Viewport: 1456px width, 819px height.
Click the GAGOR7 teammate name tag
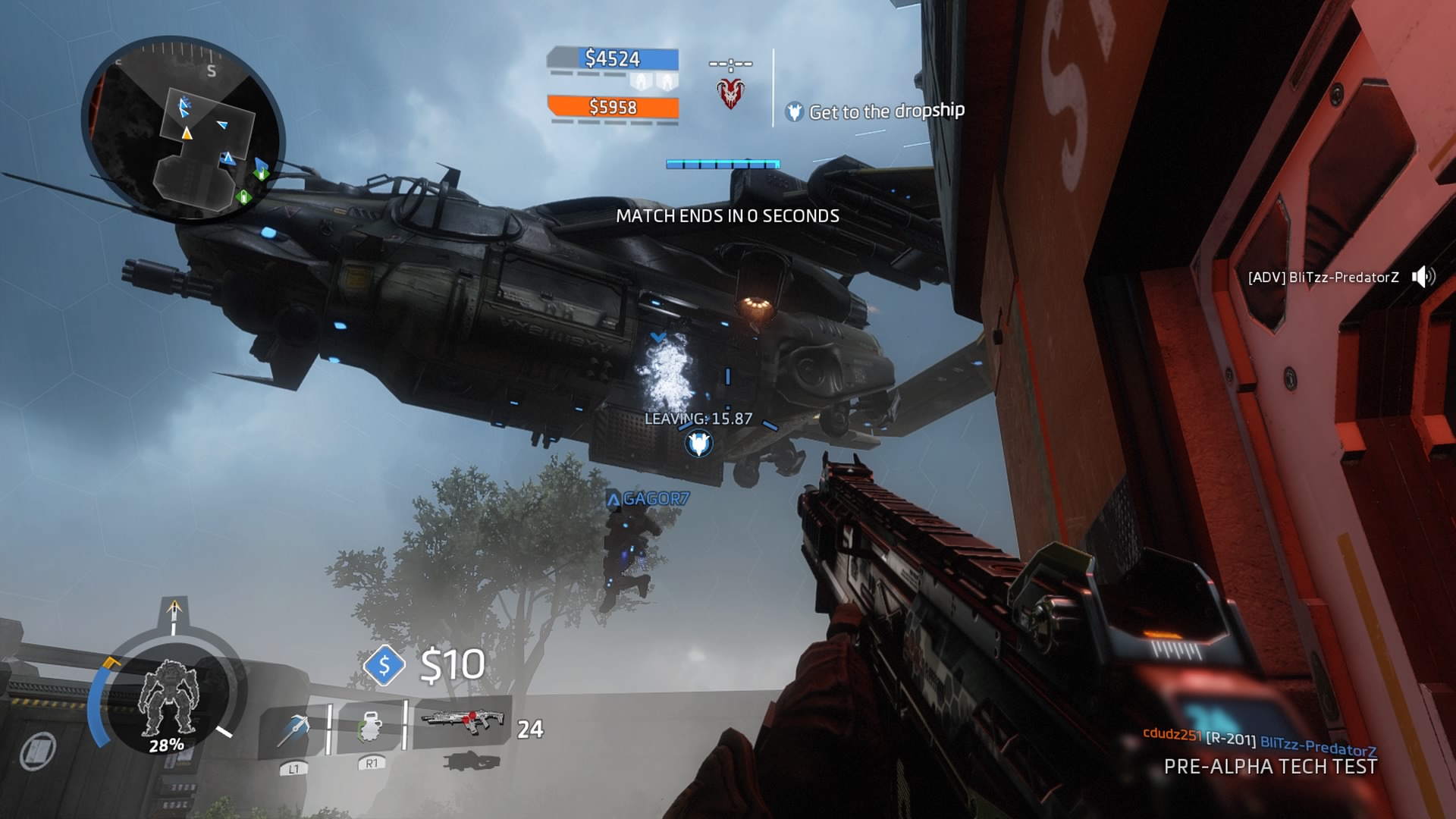649,499
